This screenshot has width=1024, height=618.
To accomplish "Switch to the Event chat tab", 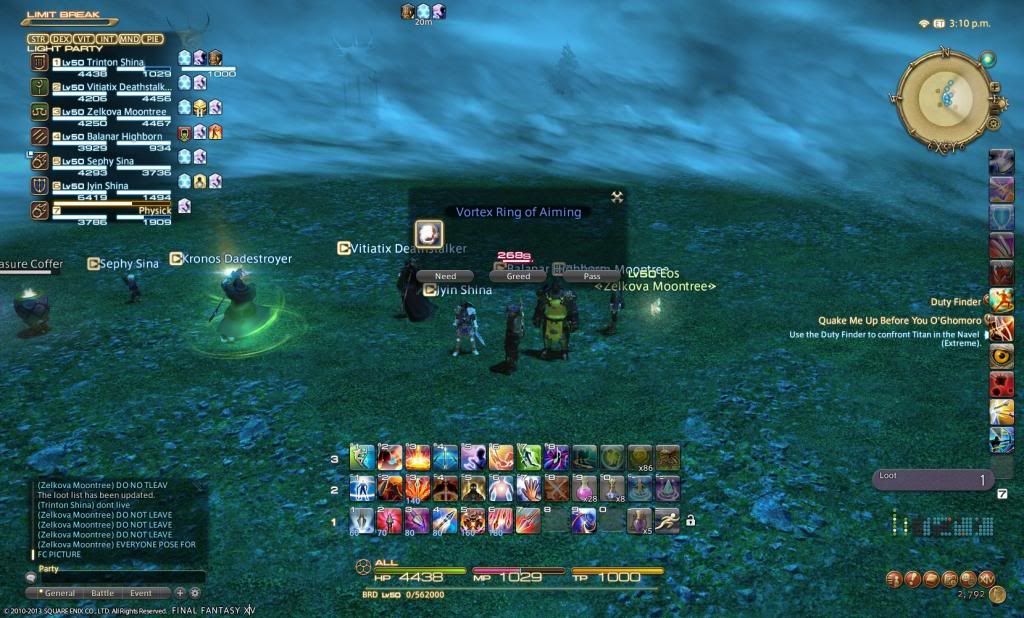I will tap(141, 593).
